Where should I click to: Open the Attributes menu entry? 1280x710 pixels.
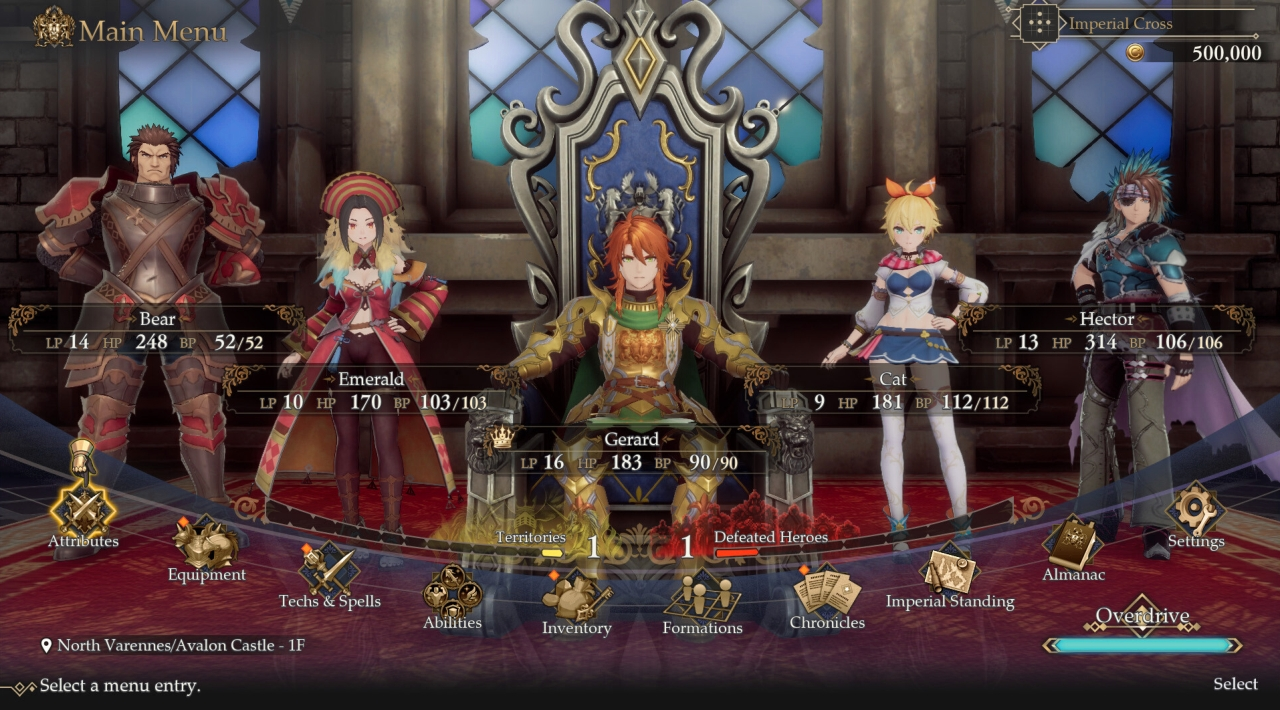tap(83, 510)
